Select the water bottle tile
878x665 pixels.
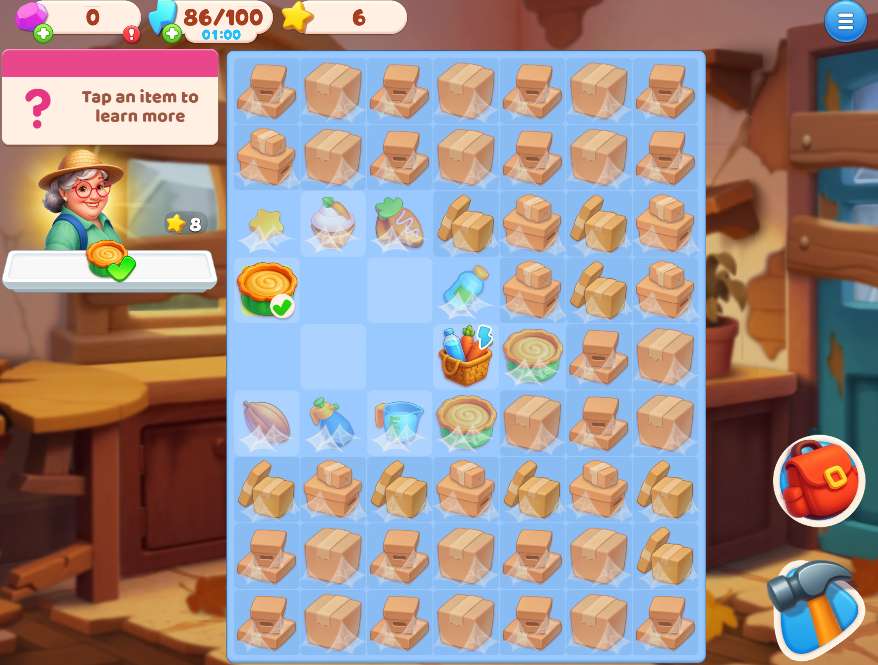tap(466, 288)
